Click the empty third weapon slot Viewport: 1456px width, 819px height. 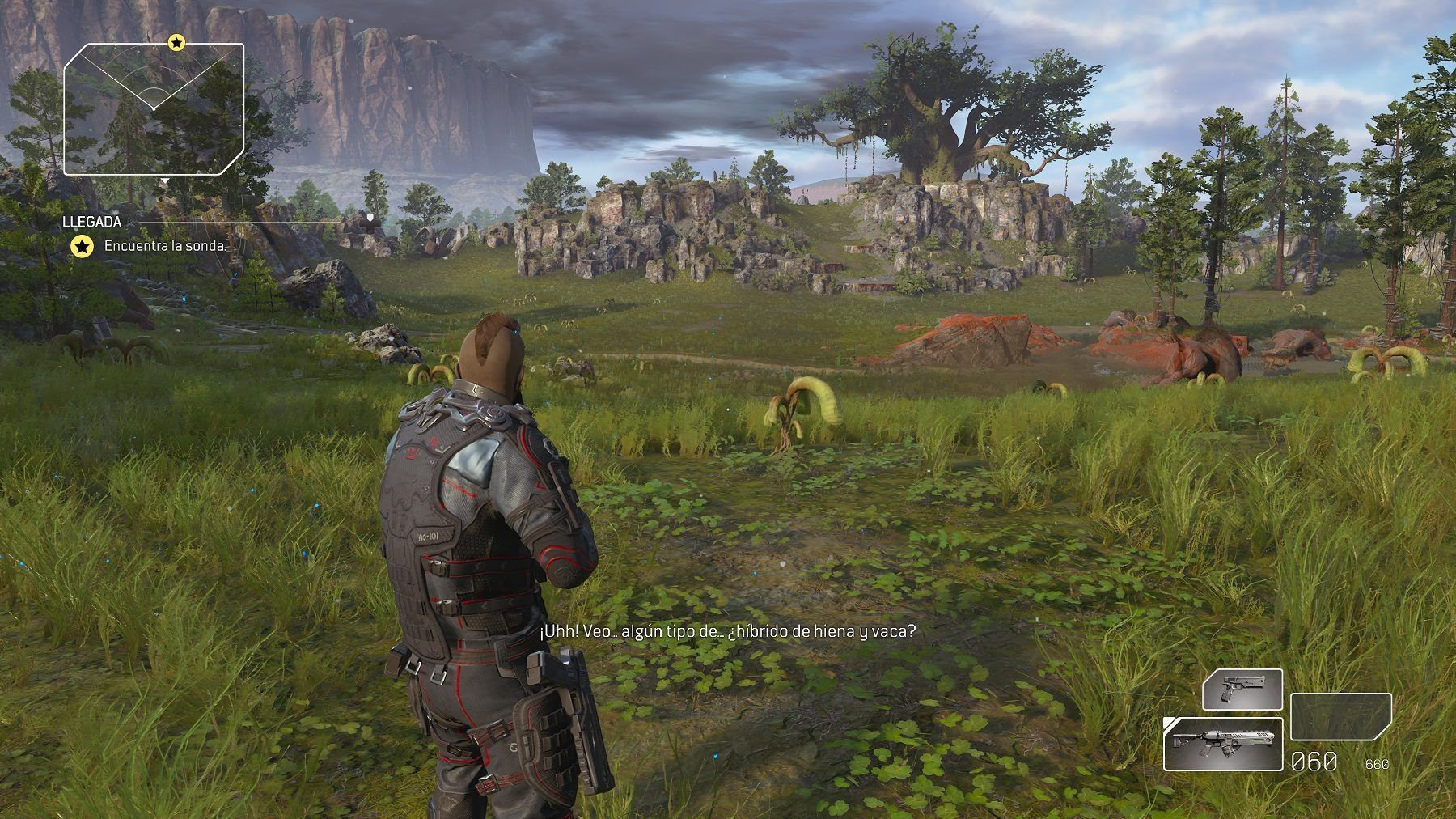[x=1340, y=717]
